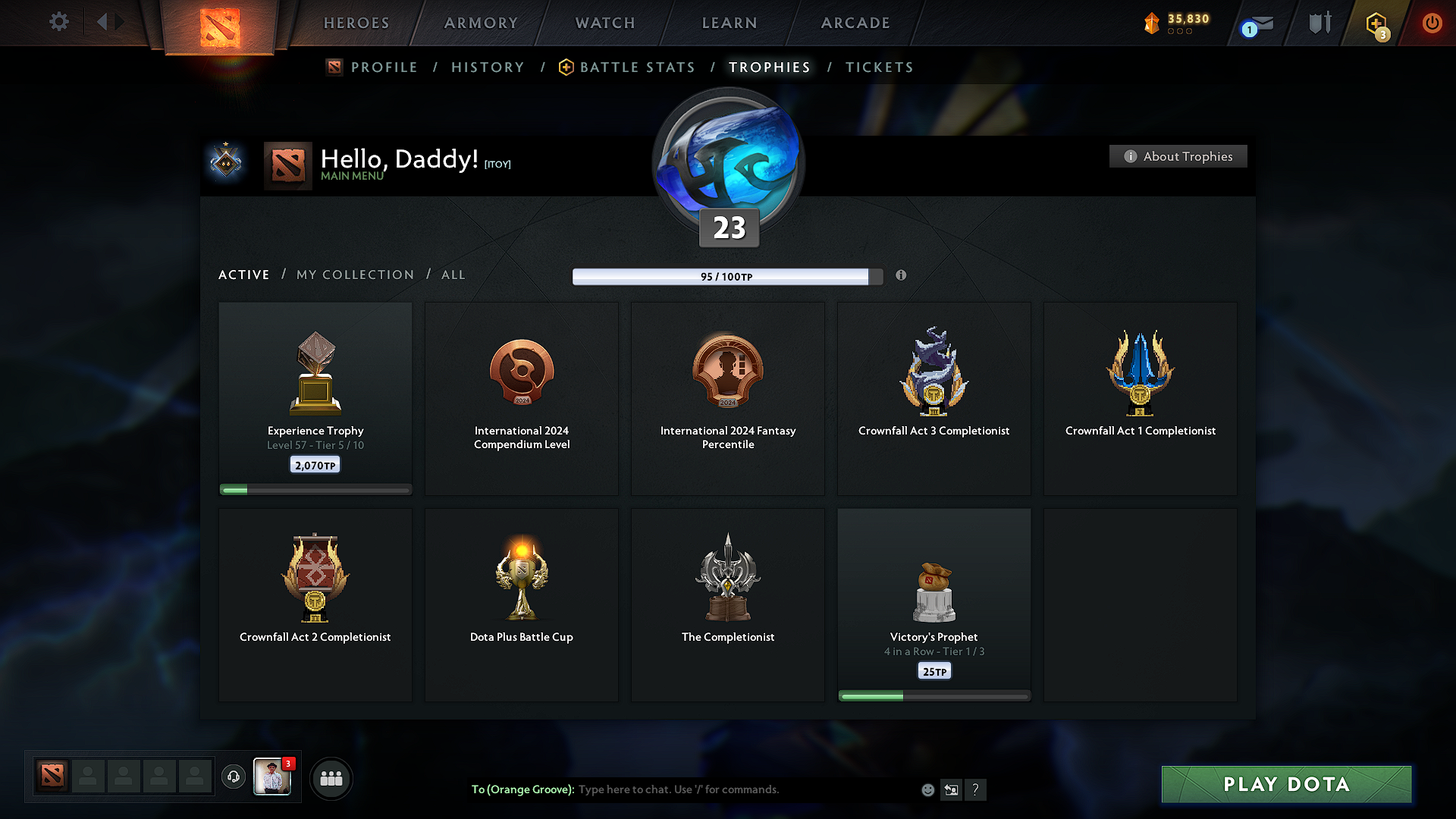Image resolution: width=1456 pixels, height=819 pixels.
Task: Switch to the ARCADE menu
Action: (x=855, y=23)
